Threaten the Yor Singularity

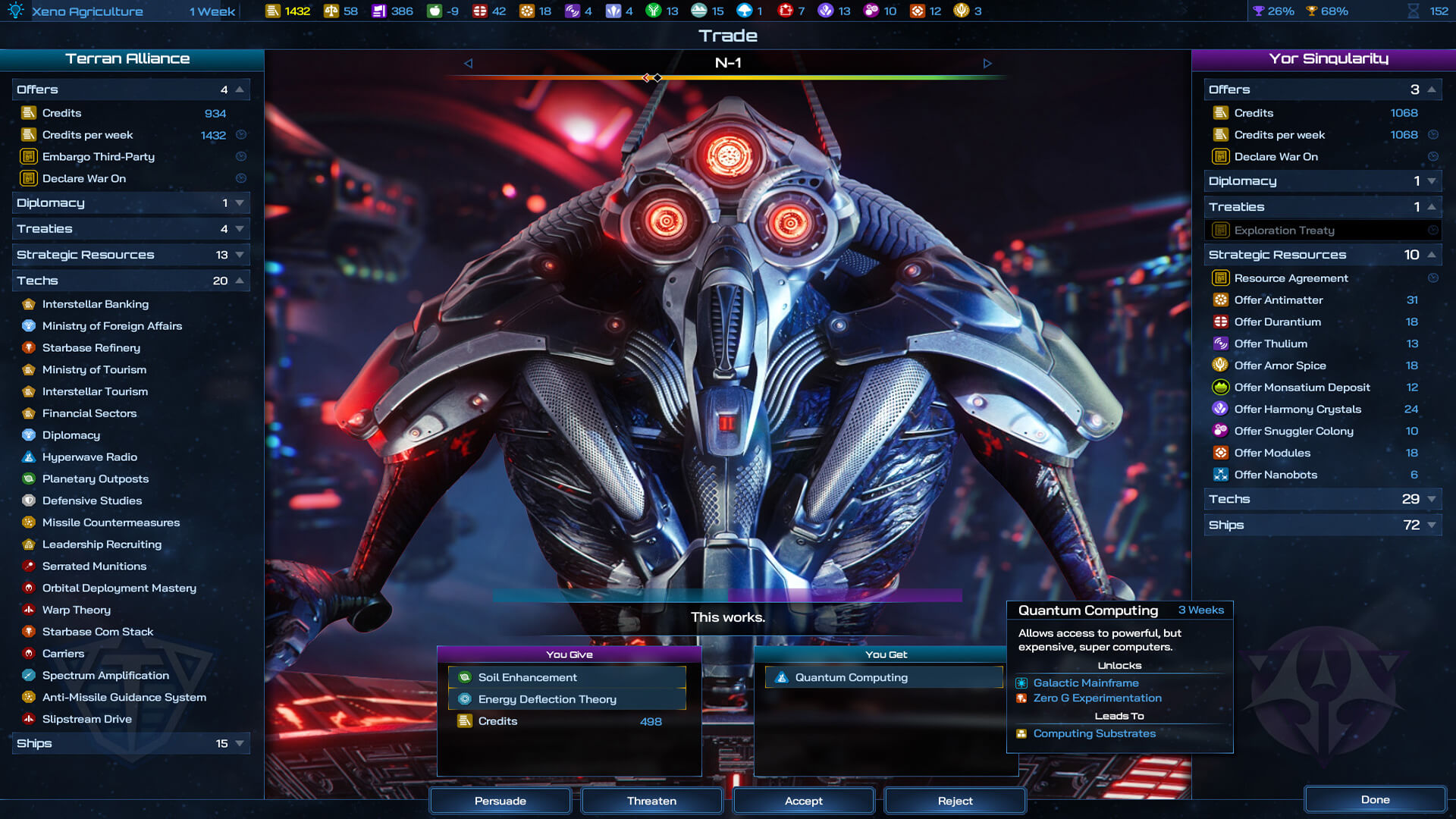(x=651, y=801)
